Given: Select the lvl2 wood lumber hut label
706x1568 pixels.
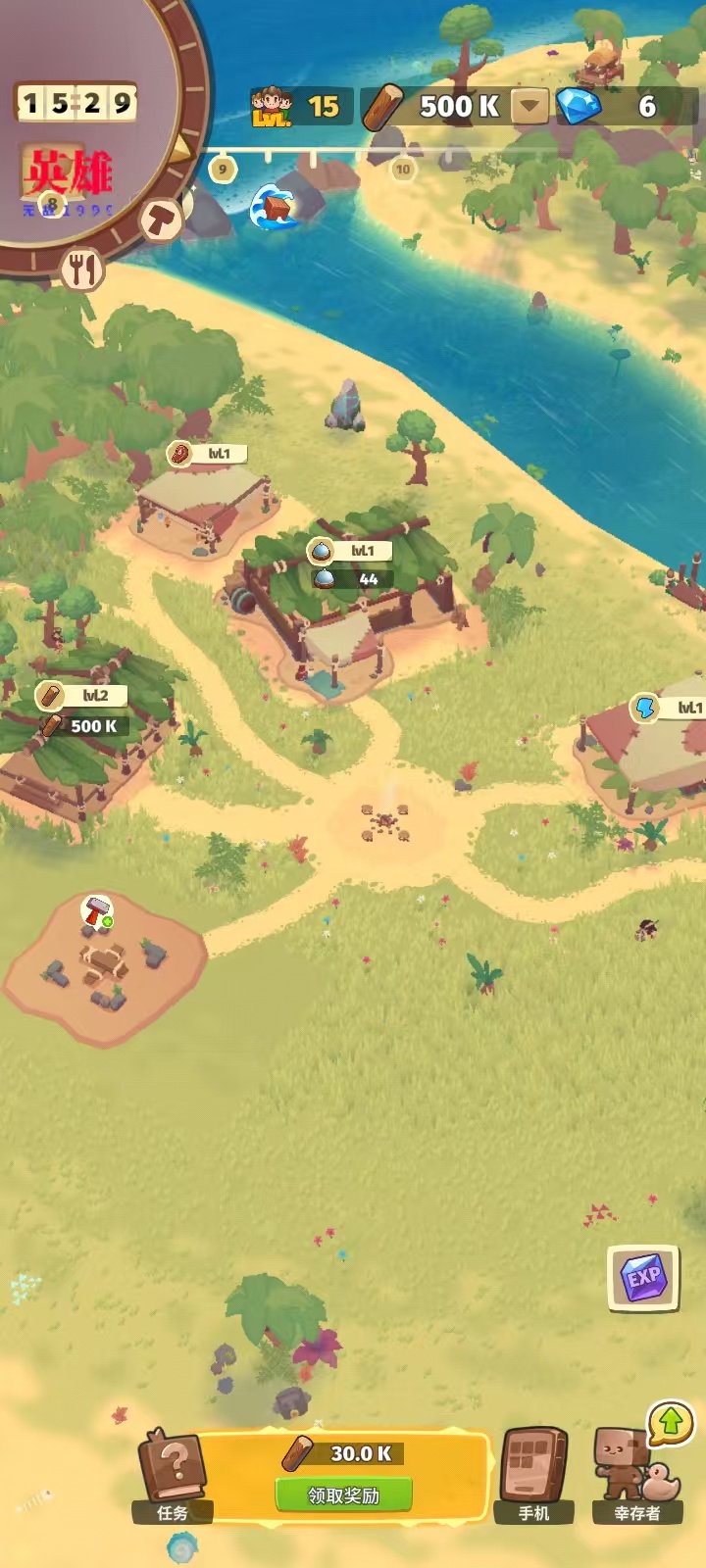Looking at the screenshot, I should point(82,696).
